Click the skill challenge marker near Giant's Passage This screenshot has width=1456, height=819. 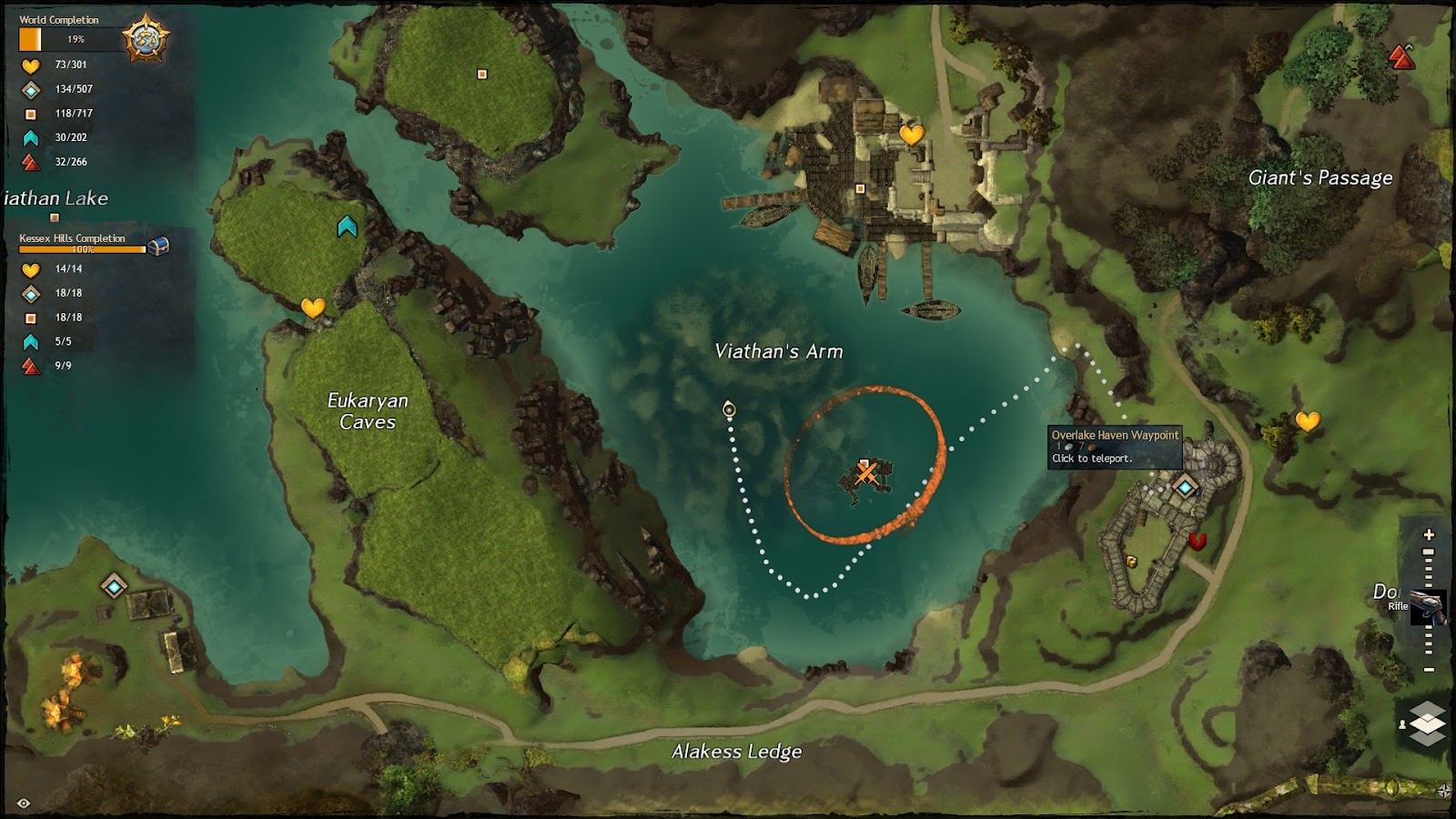(x=1402, y=57)
